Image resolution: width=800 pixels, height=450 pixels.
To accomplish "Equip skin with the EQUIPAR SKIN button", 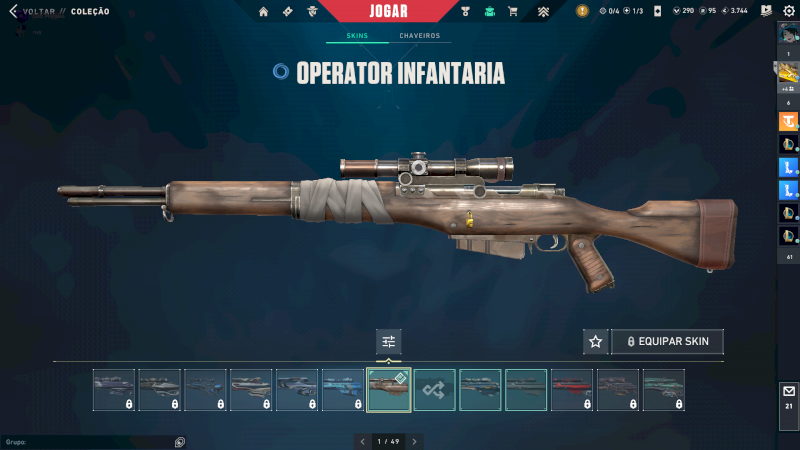I will coord(667,342).
